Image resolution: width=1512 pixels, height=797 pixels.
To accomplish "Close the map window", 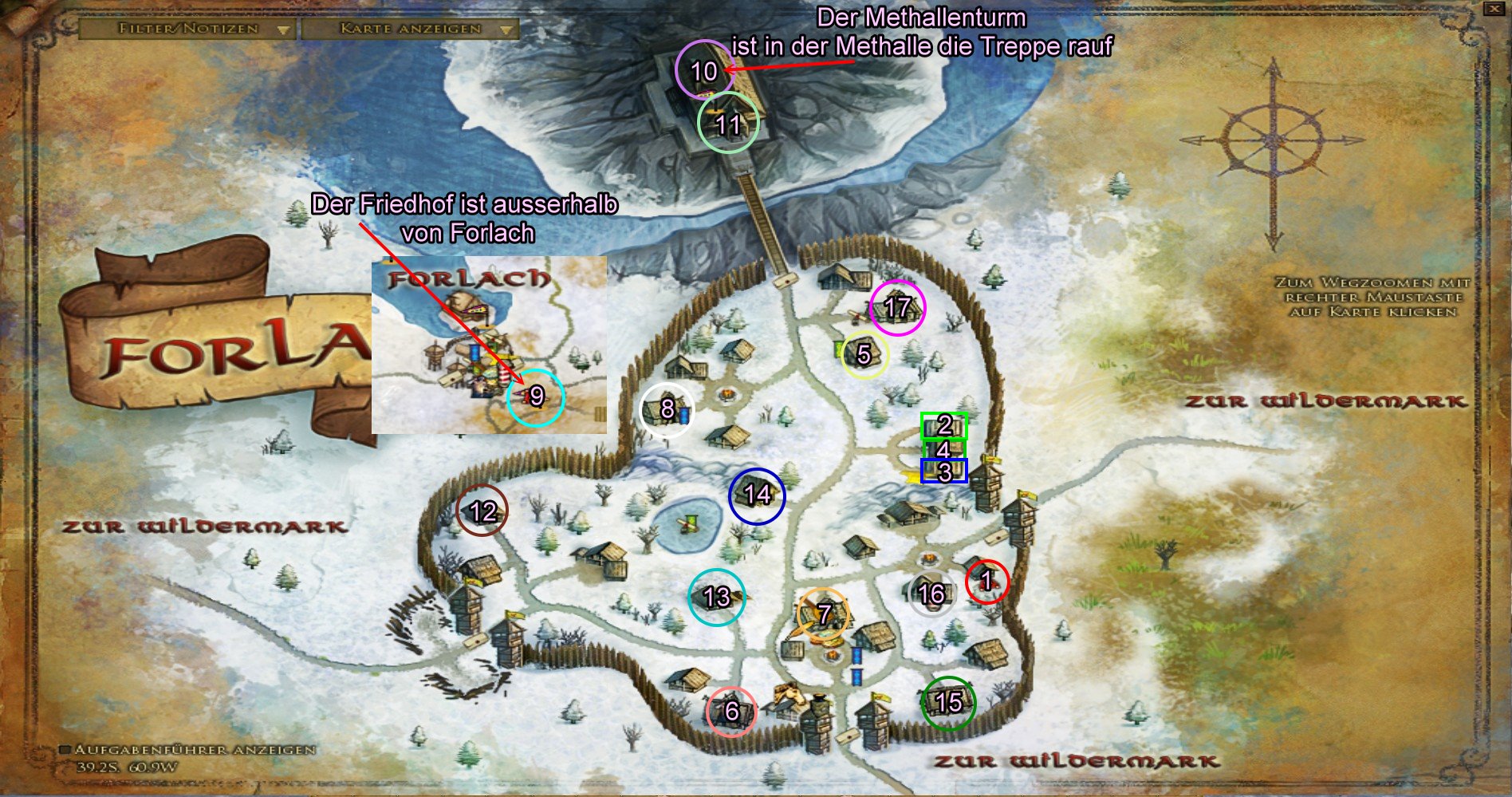I will pos(1494,9).
